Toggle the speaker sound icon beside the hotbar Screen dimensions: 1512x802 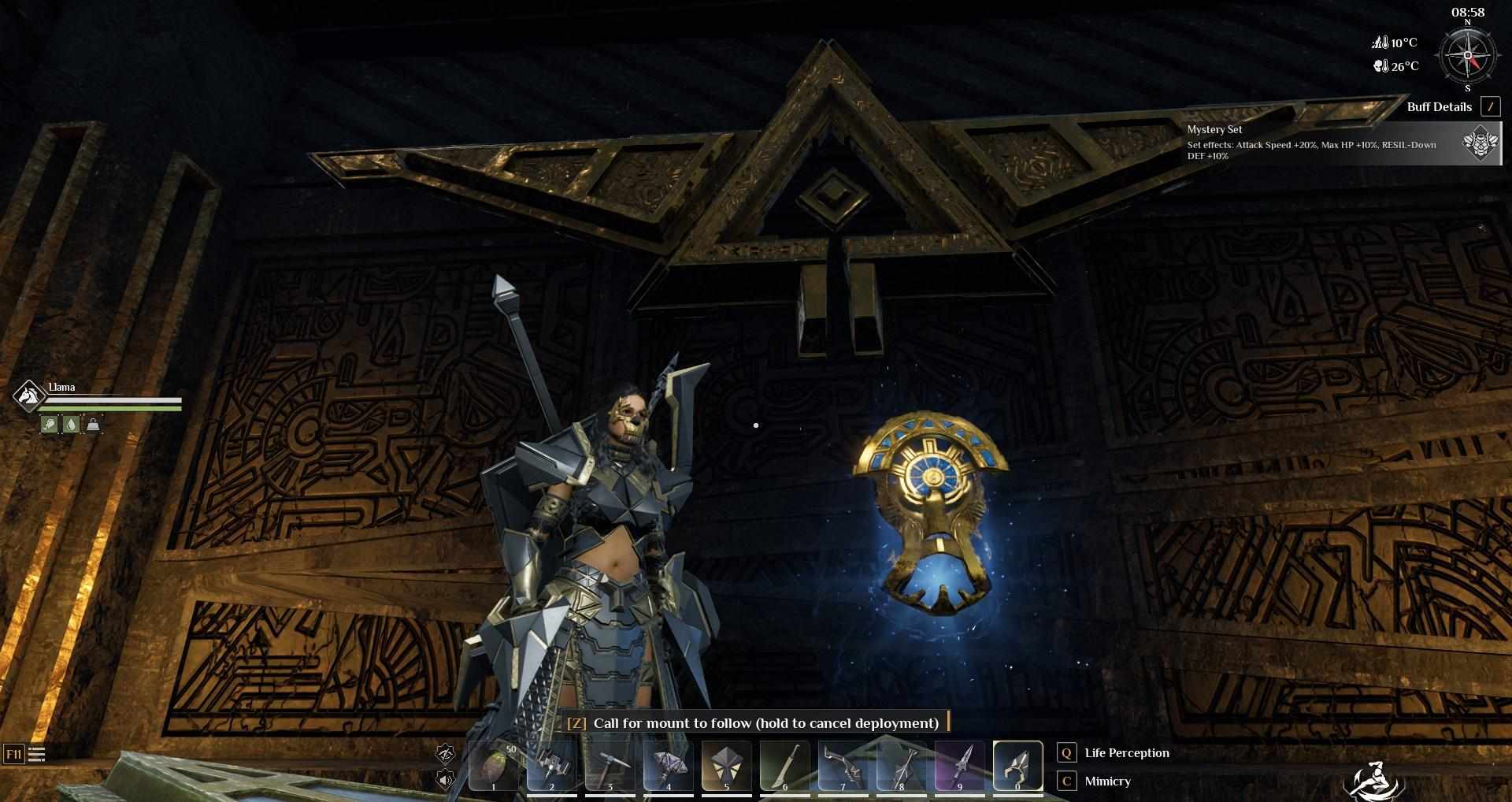point(446,780)
